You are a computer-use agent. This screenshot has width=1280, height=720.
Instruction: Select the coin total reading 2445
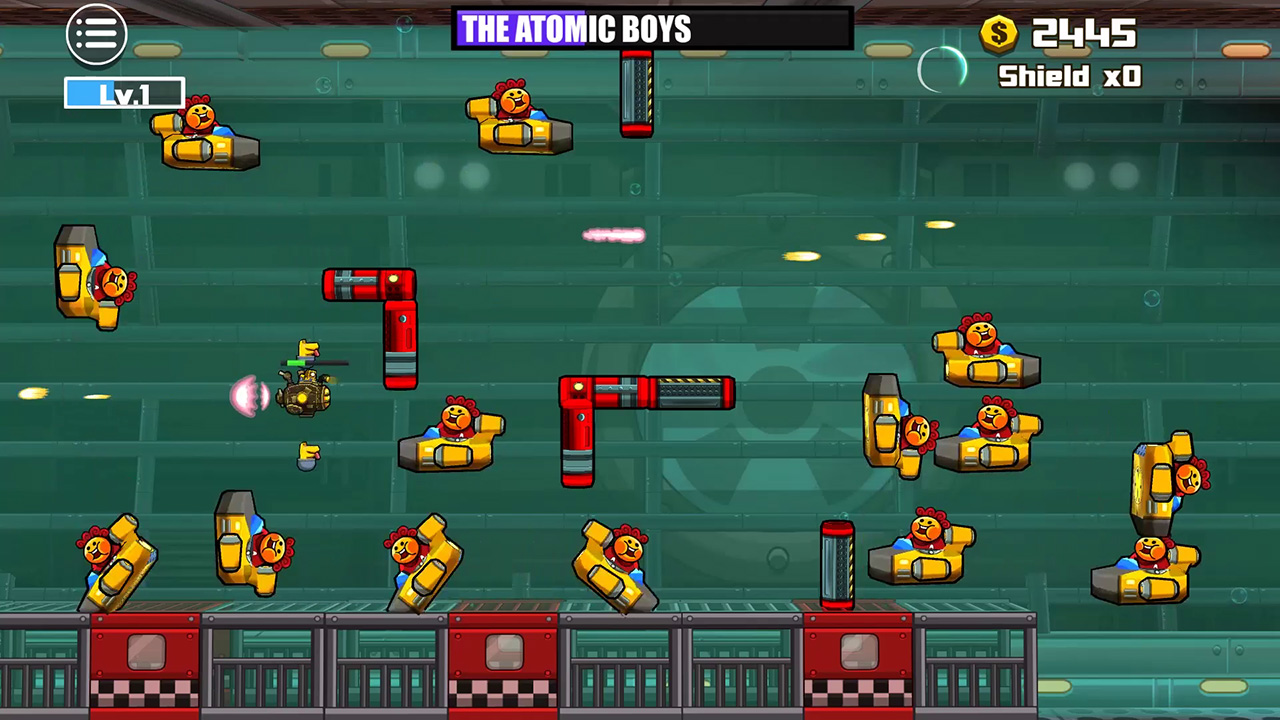[1083, 35]
